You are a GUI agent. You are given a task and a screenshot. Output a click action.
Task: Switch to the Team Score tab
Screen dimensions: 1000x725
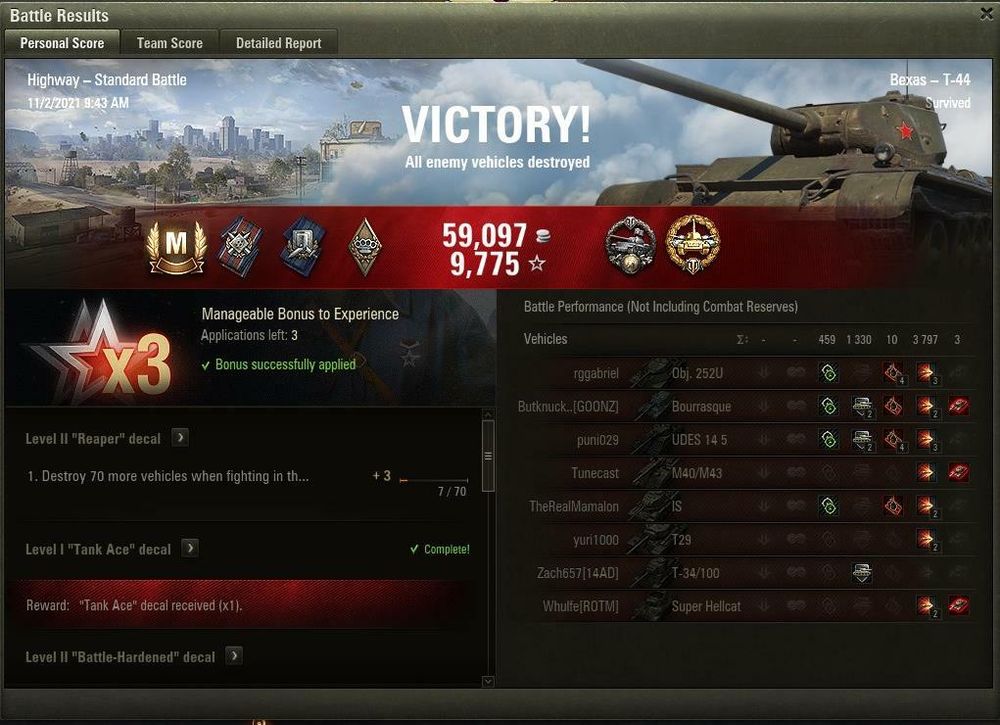[170, 43]
